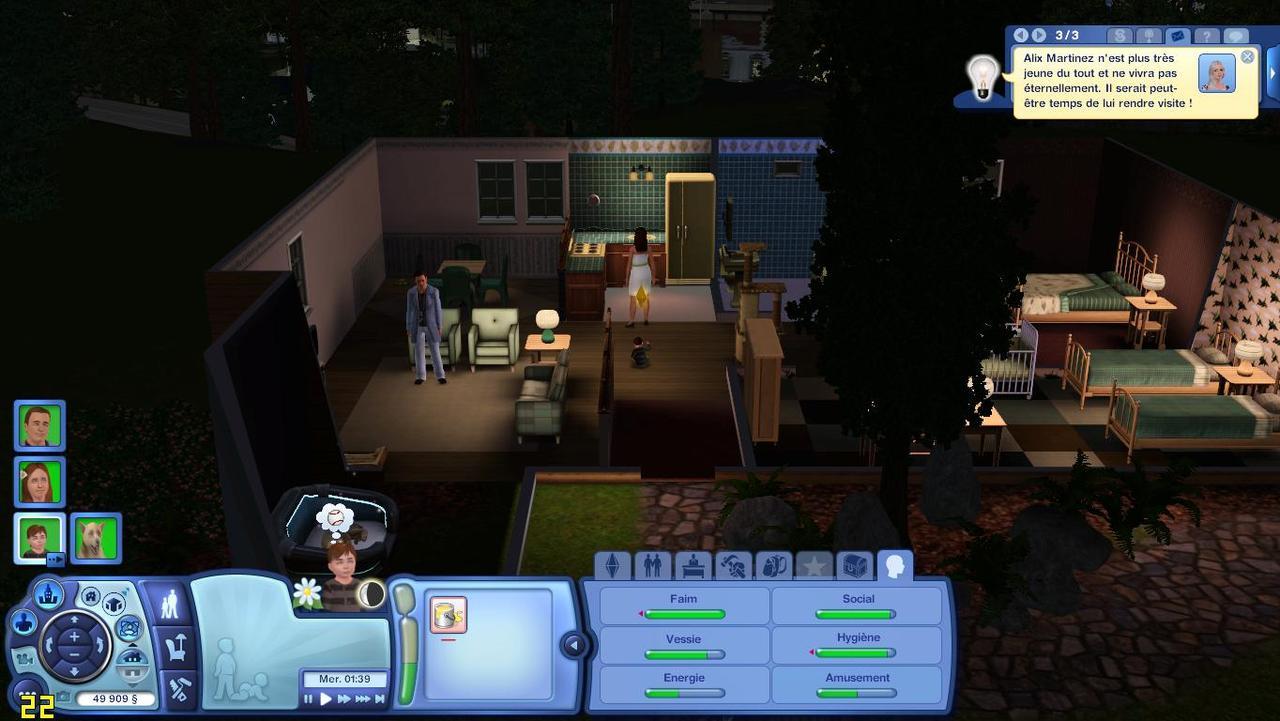Select the adult man's household portrait
Viewport: 1280px width, 721px height.
40,426
